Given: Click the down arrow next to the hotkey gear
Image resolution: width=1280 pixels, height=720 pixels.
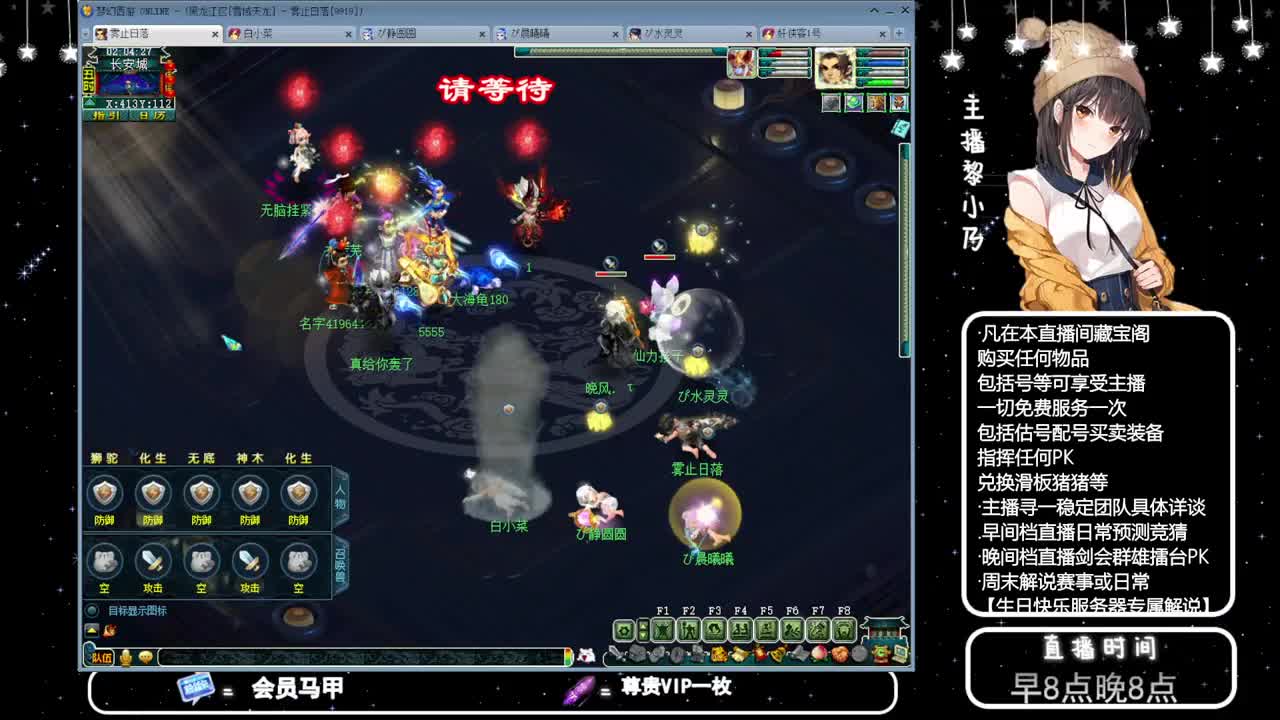Looking at the screenshot, I should 642,634.
